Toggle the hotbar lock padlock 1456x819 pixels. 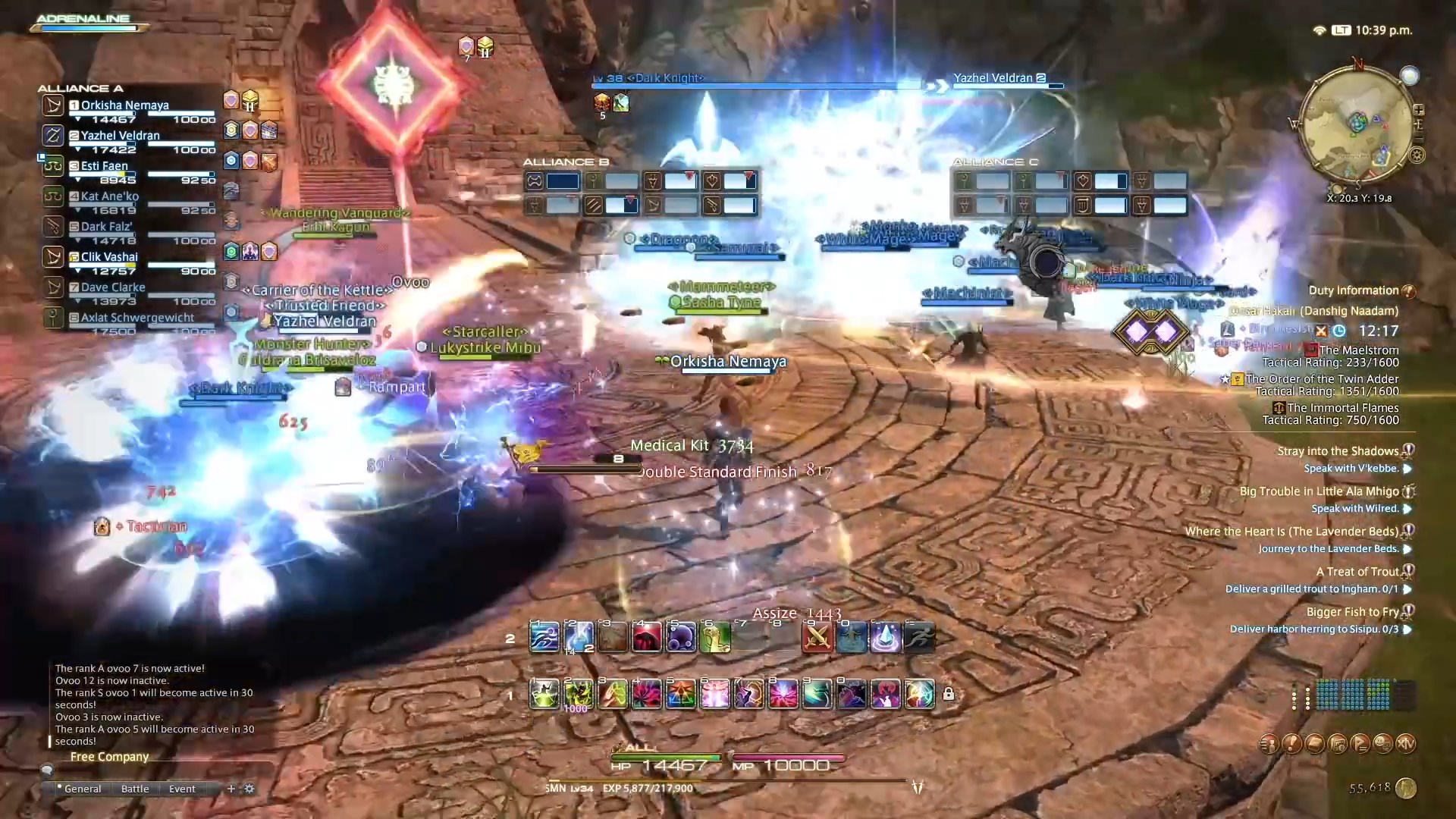click(x=949, y=694)
